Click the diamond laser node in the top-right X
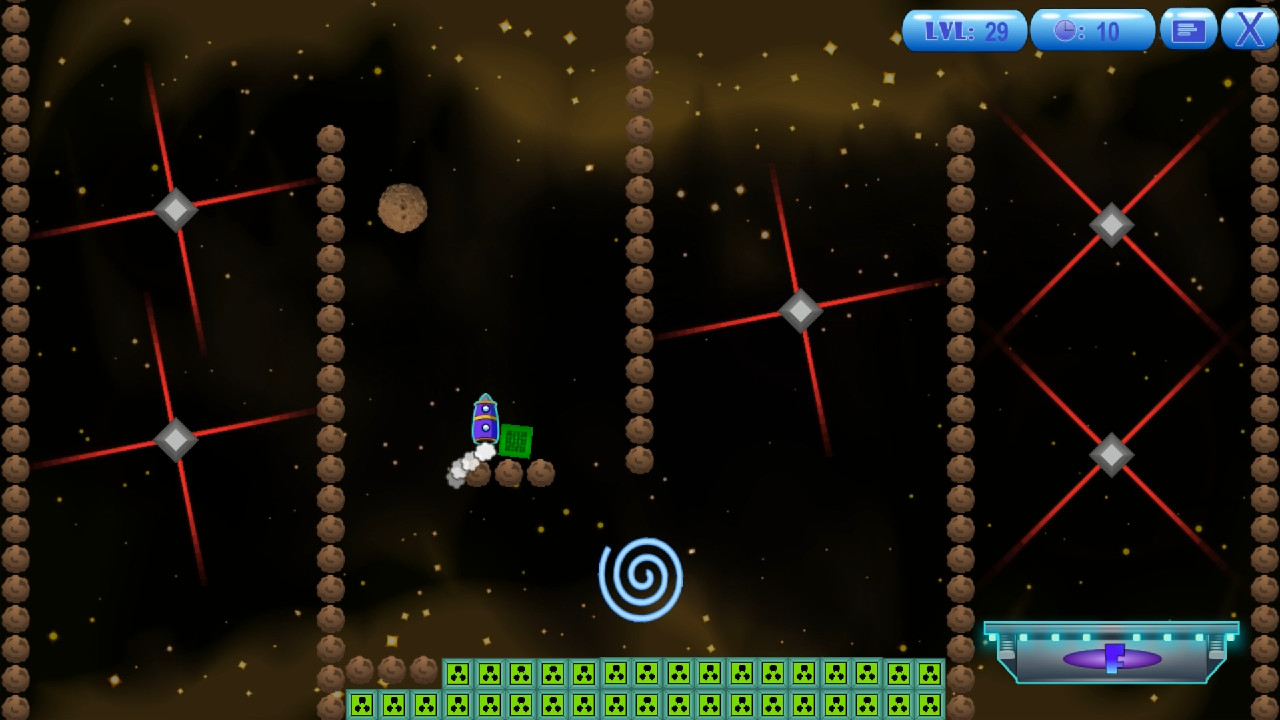The height and width of the screenshot is (720, 1280). (x=1111, y=223)
